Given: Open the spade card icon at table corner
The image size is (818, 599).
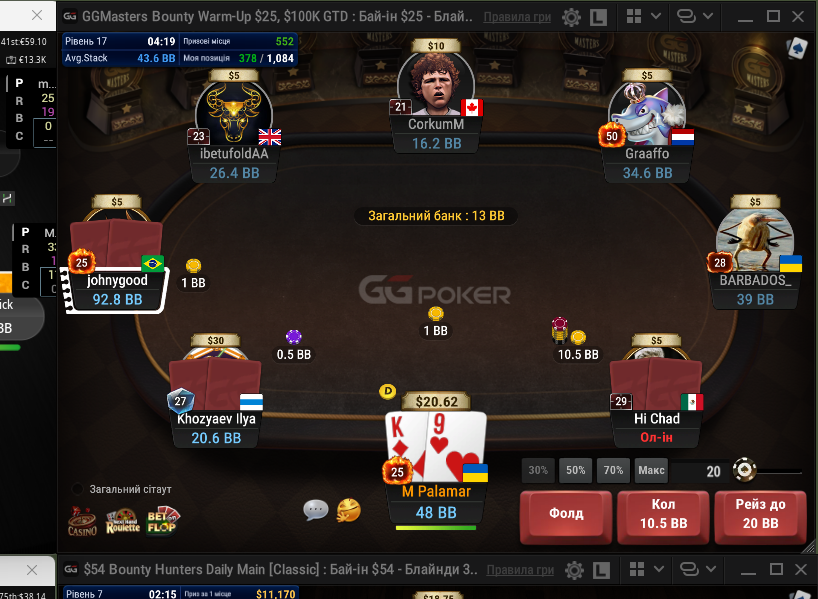Looking at the screenshot, I should click(797, 47).
